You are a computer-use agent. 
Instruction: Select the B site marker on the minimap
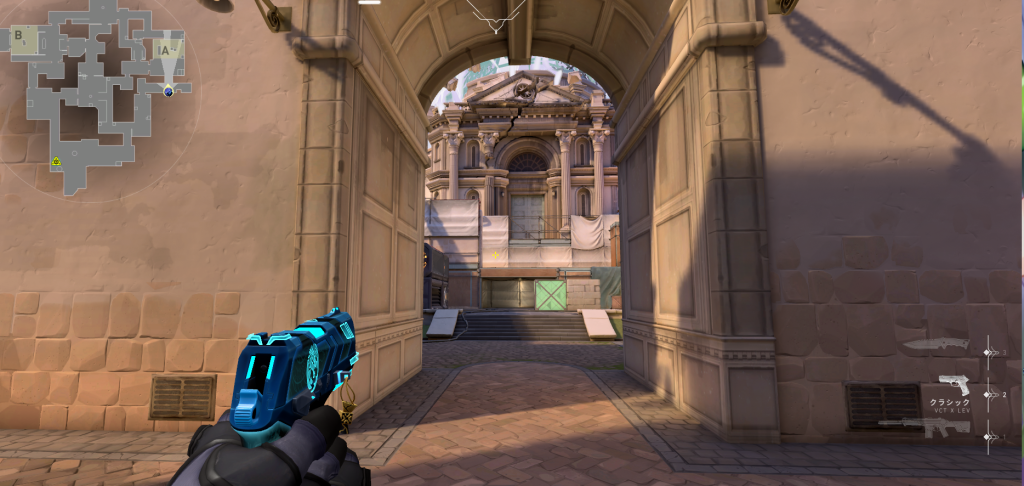coord(19,36)
